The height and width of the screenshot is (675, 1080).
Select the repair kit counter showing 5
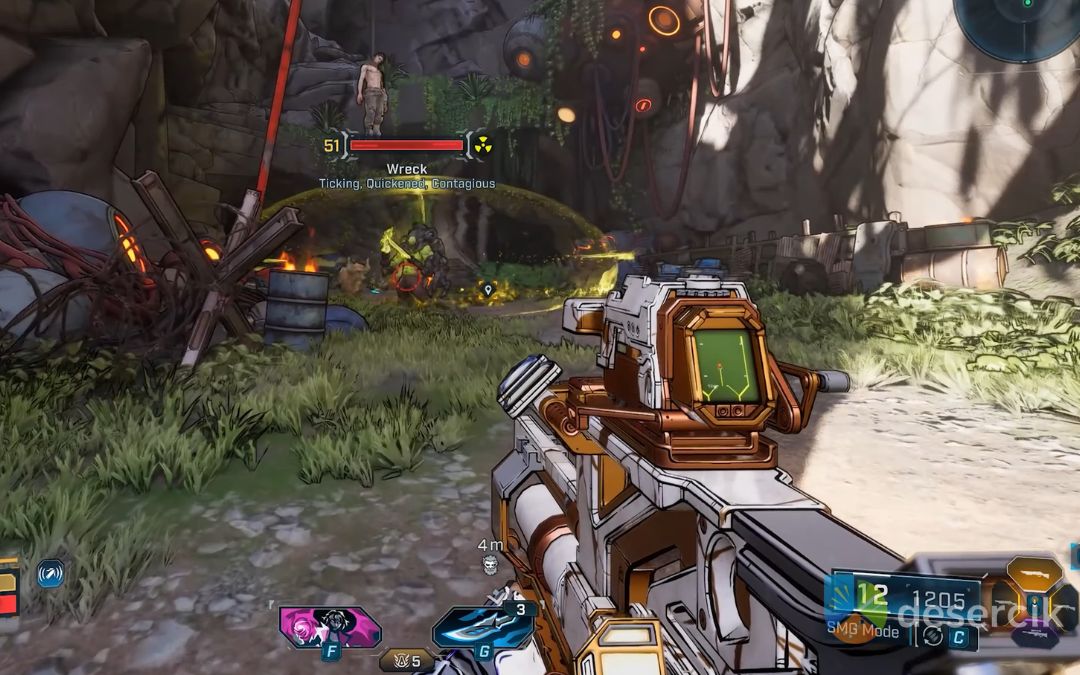(407, 659)
